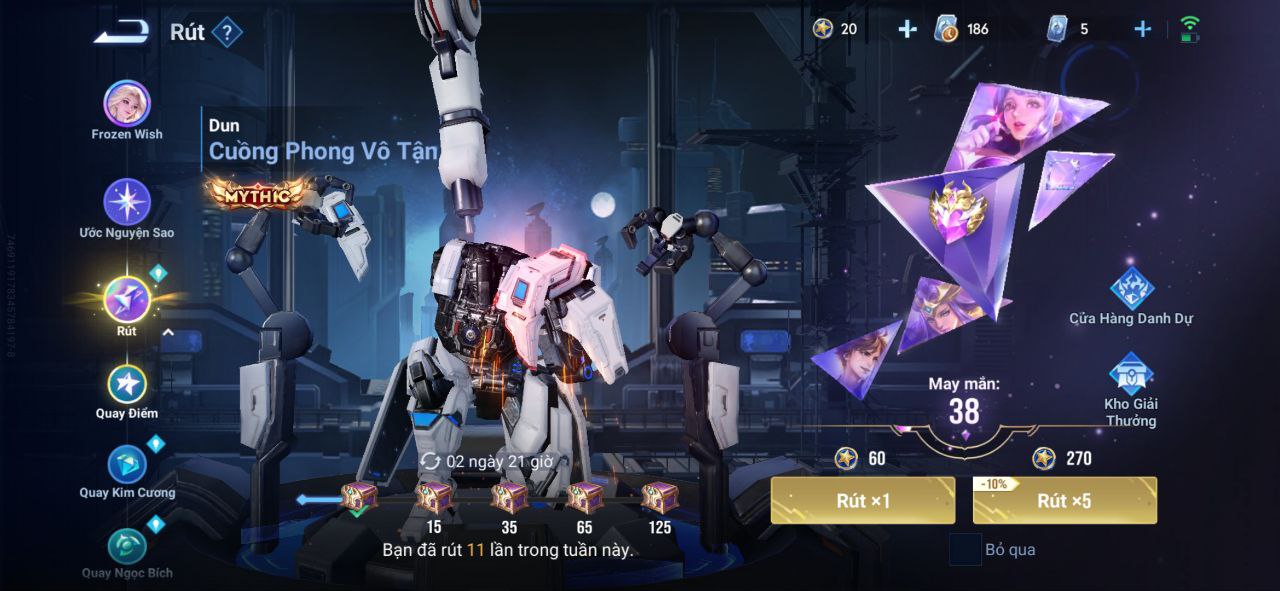
Task: Draw five times with Rút ×5
Action: click(x=1064, y=500)
